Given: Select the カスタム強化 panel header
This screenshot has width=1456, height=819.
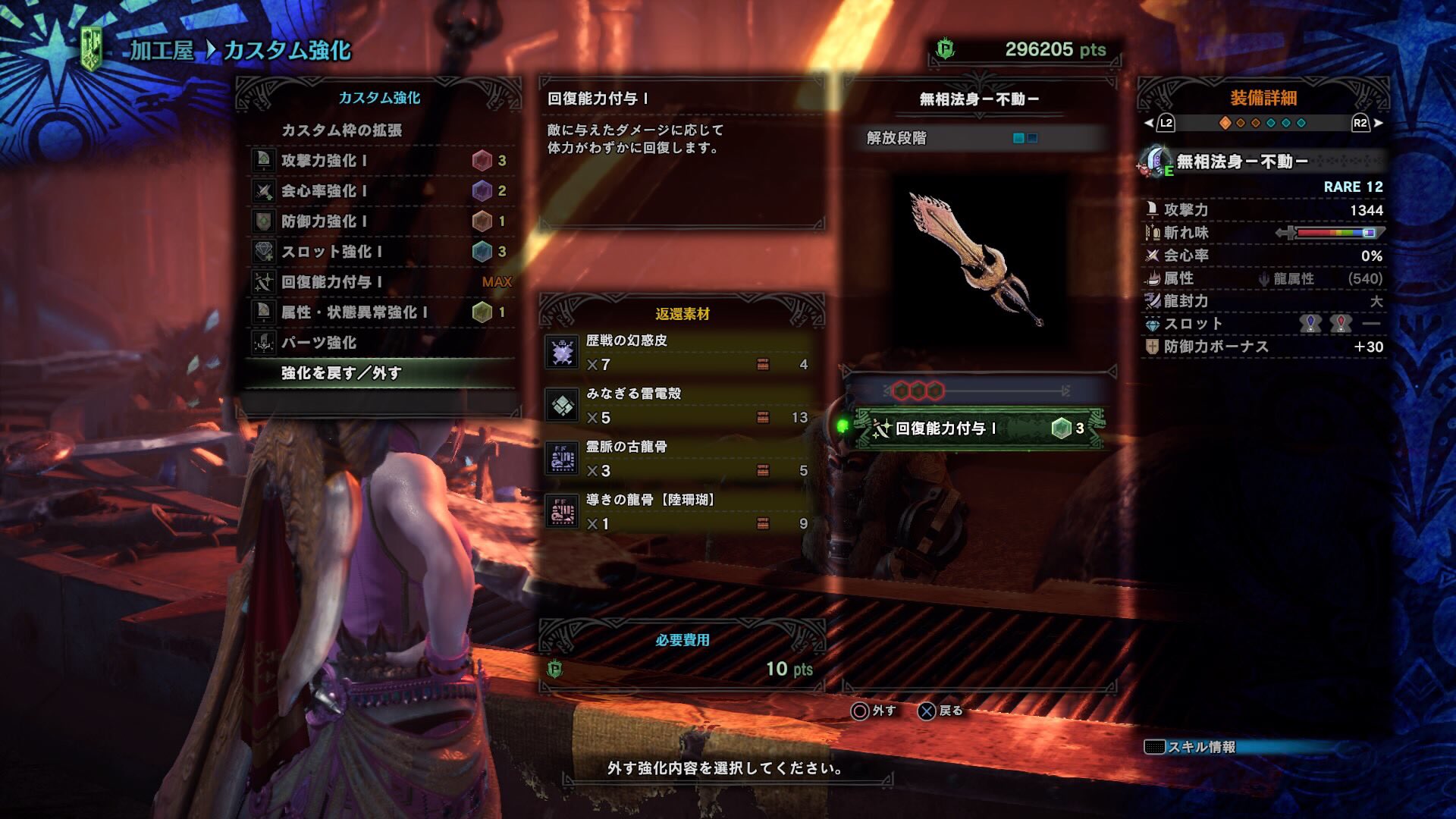Looking at the screenshot, I should (x=378, y=97).
